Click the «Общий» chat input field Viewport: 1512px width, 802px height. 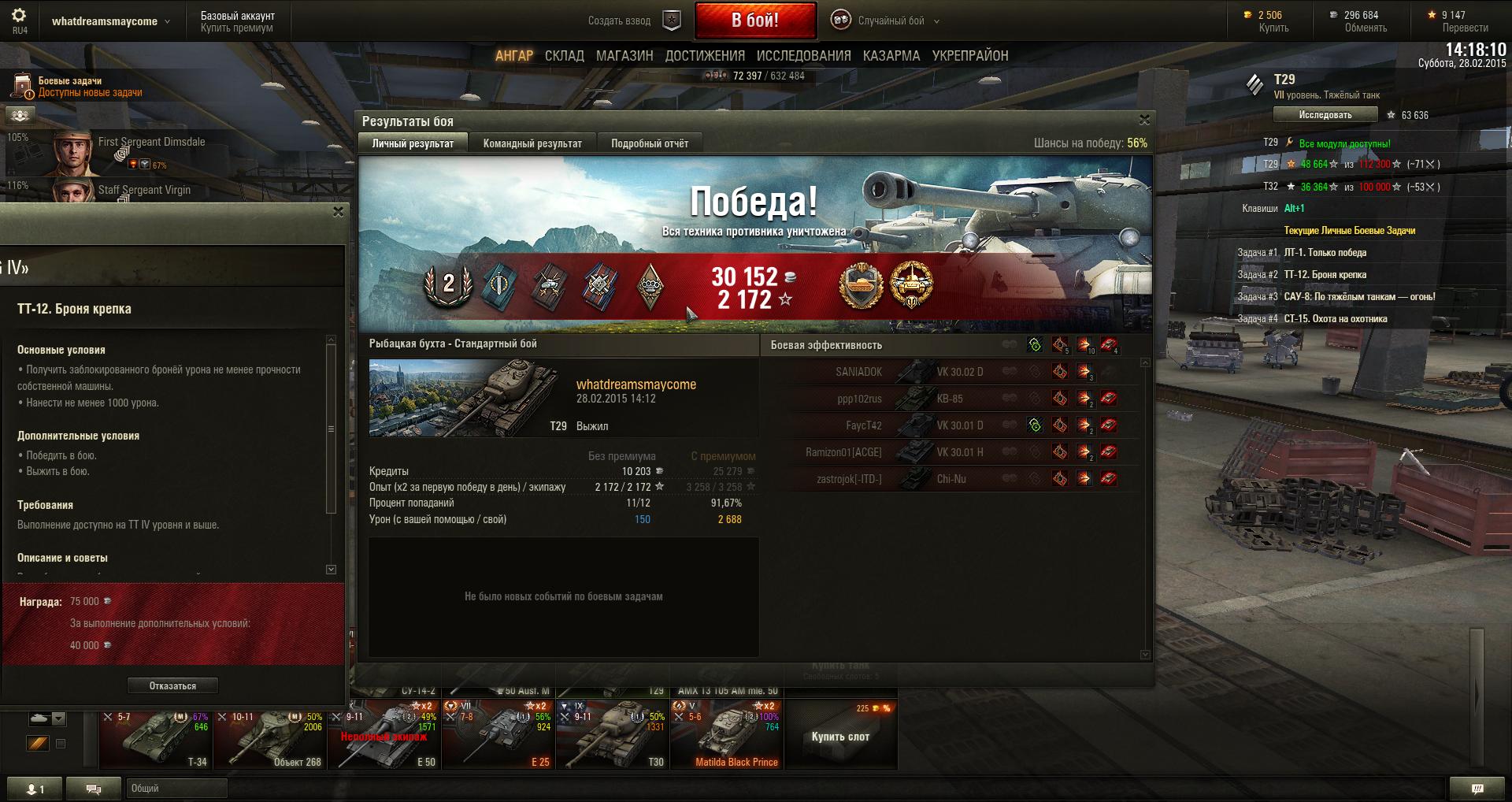pos(176,788)
